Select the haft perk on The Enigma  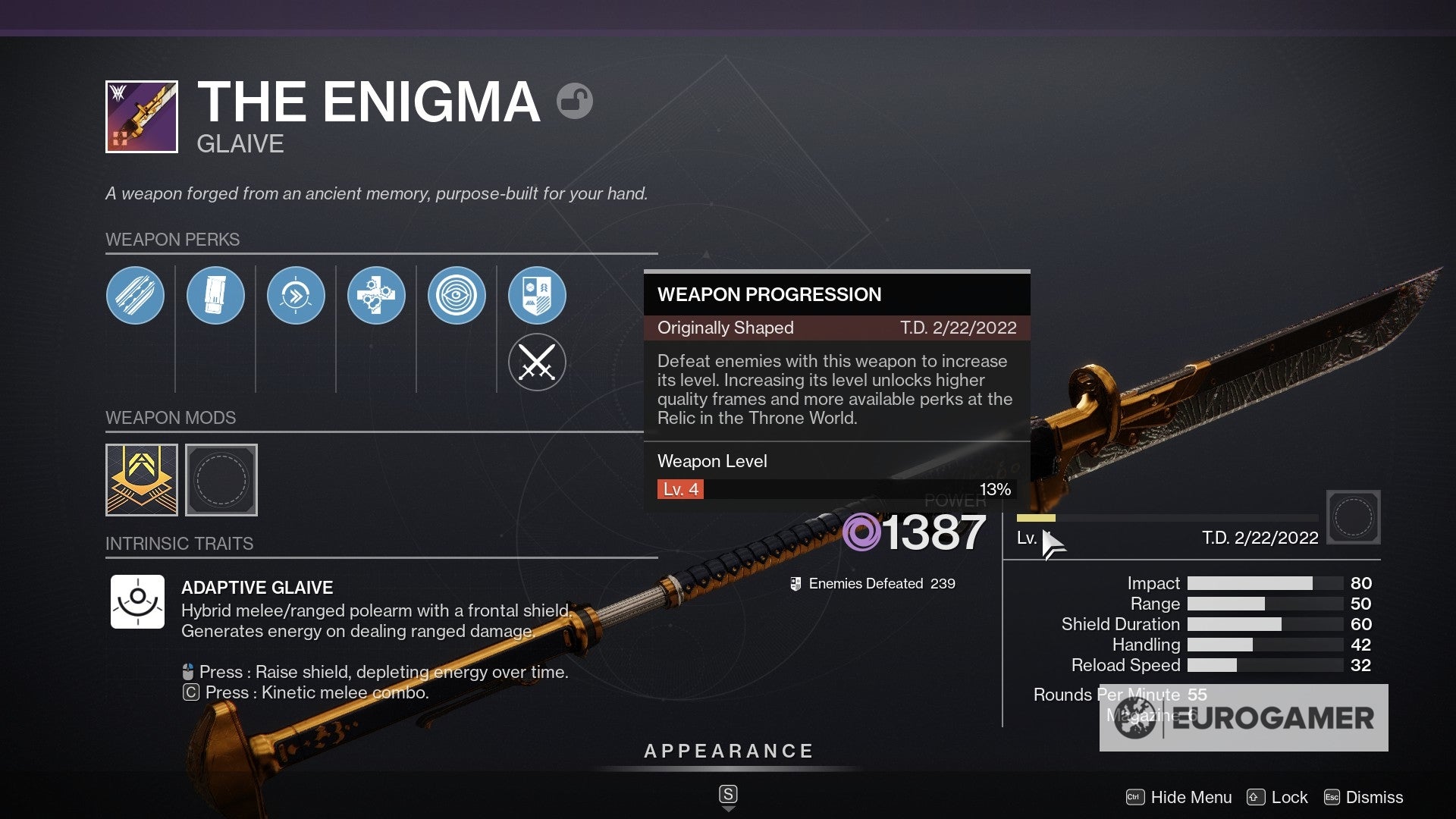136,296
